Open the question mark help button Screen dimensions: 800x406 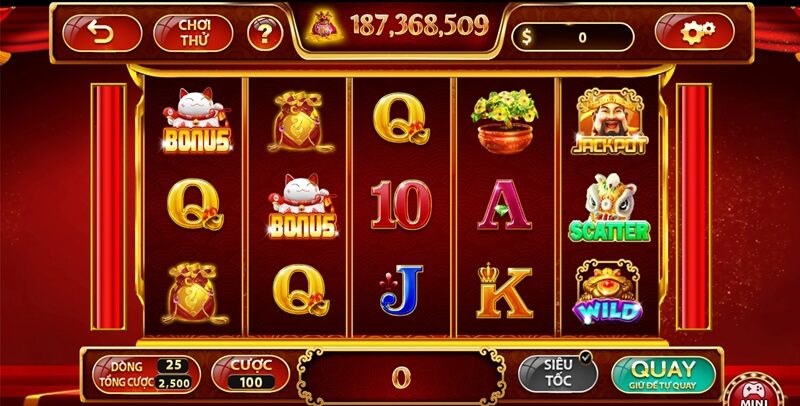click(x=264, y=34)
